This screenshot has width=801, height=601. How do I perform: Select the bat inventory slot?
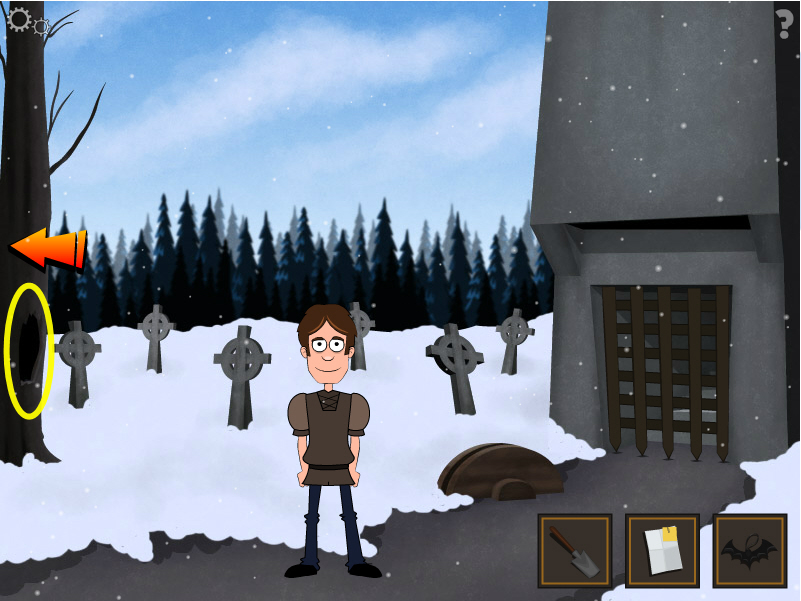(x=749, y=550)
